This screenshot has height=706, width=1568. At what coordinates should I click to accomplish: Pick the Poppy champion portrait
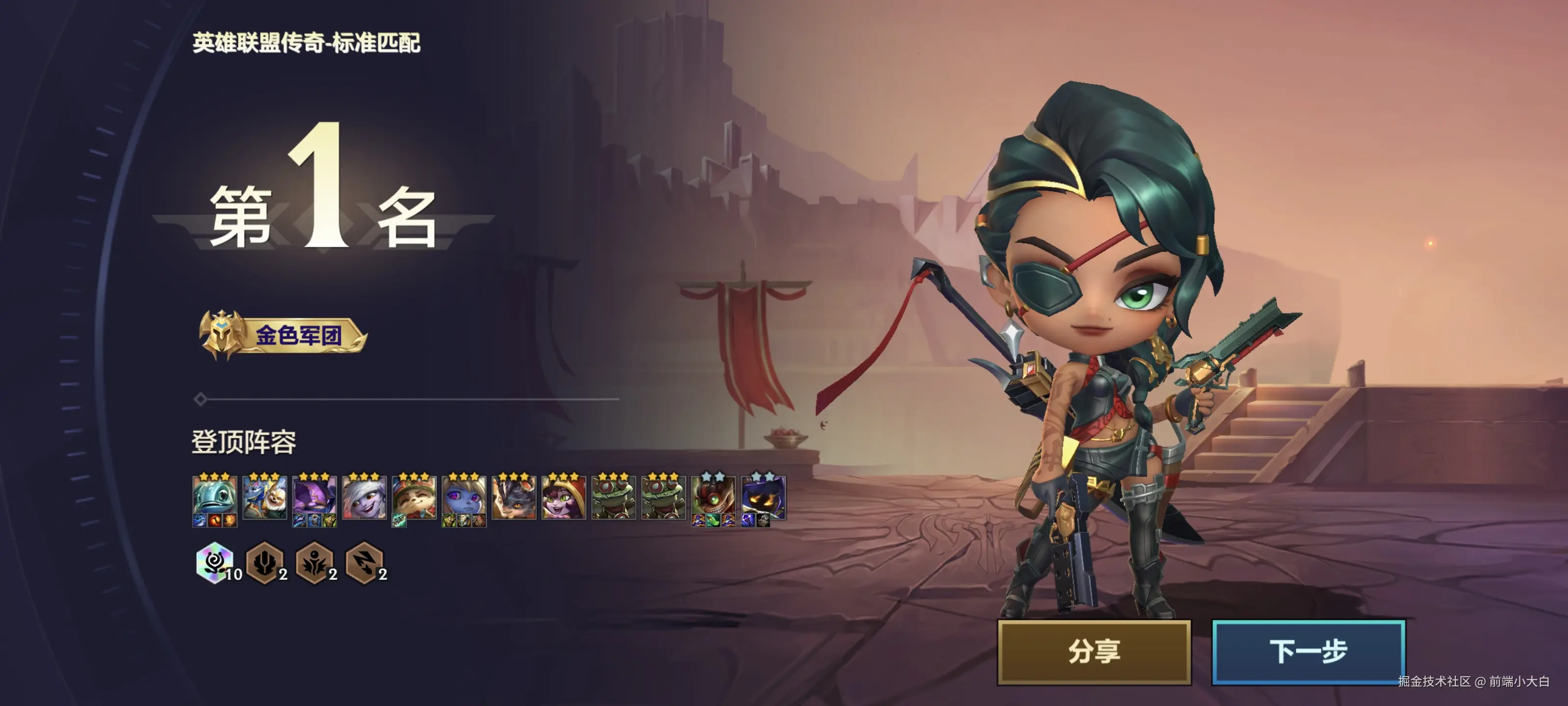464,497
